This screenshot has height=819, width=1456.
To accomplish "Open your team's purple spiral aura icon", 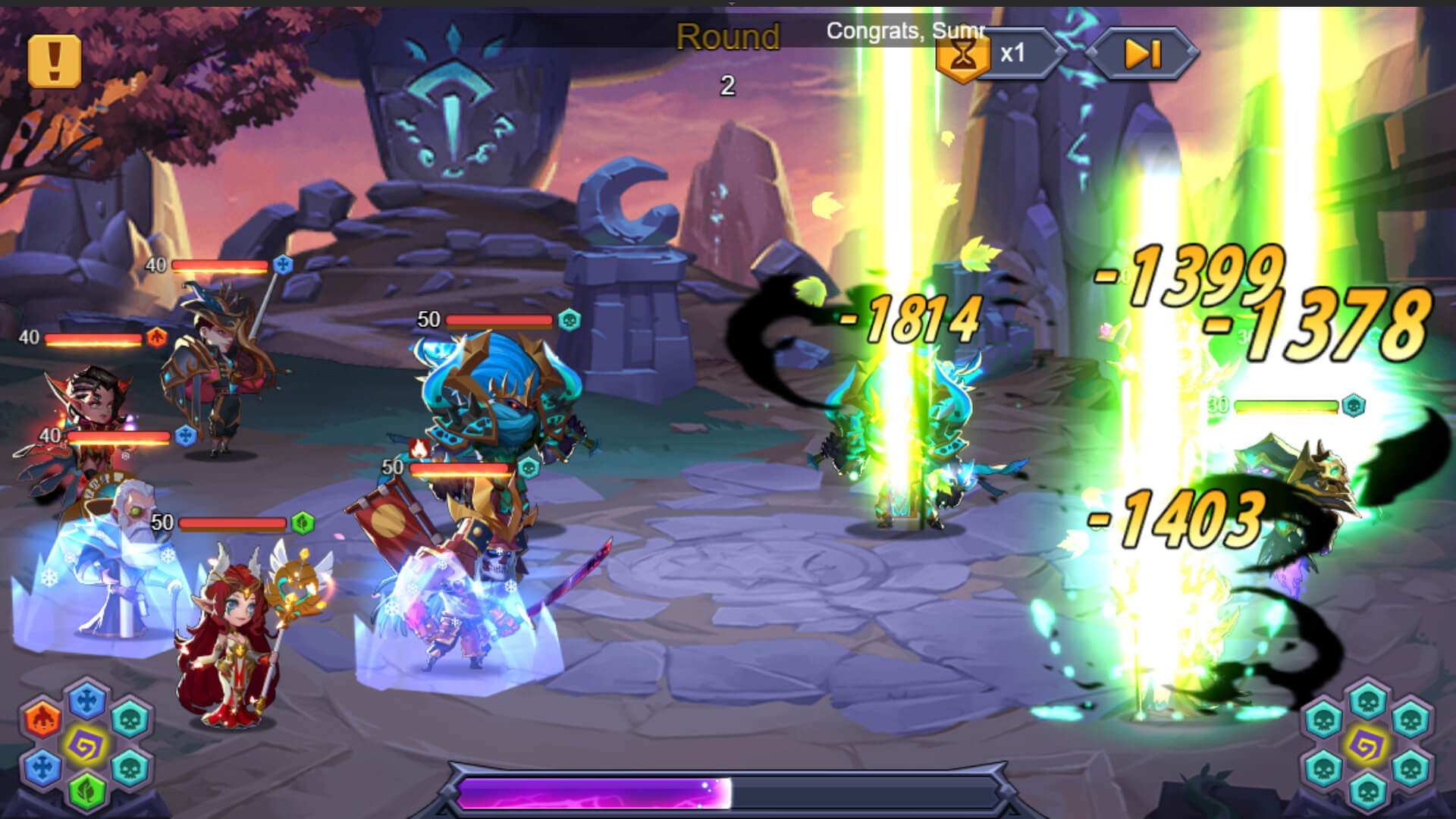I will click(x=86, y=745).
